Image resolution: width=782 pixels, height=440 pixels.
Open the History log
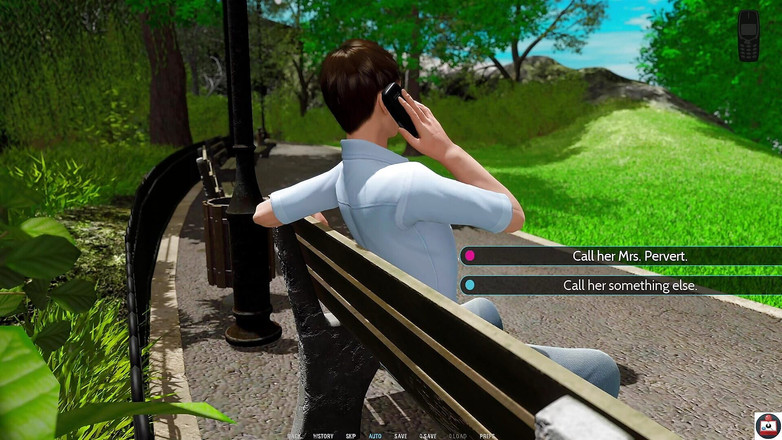point(323,436)
